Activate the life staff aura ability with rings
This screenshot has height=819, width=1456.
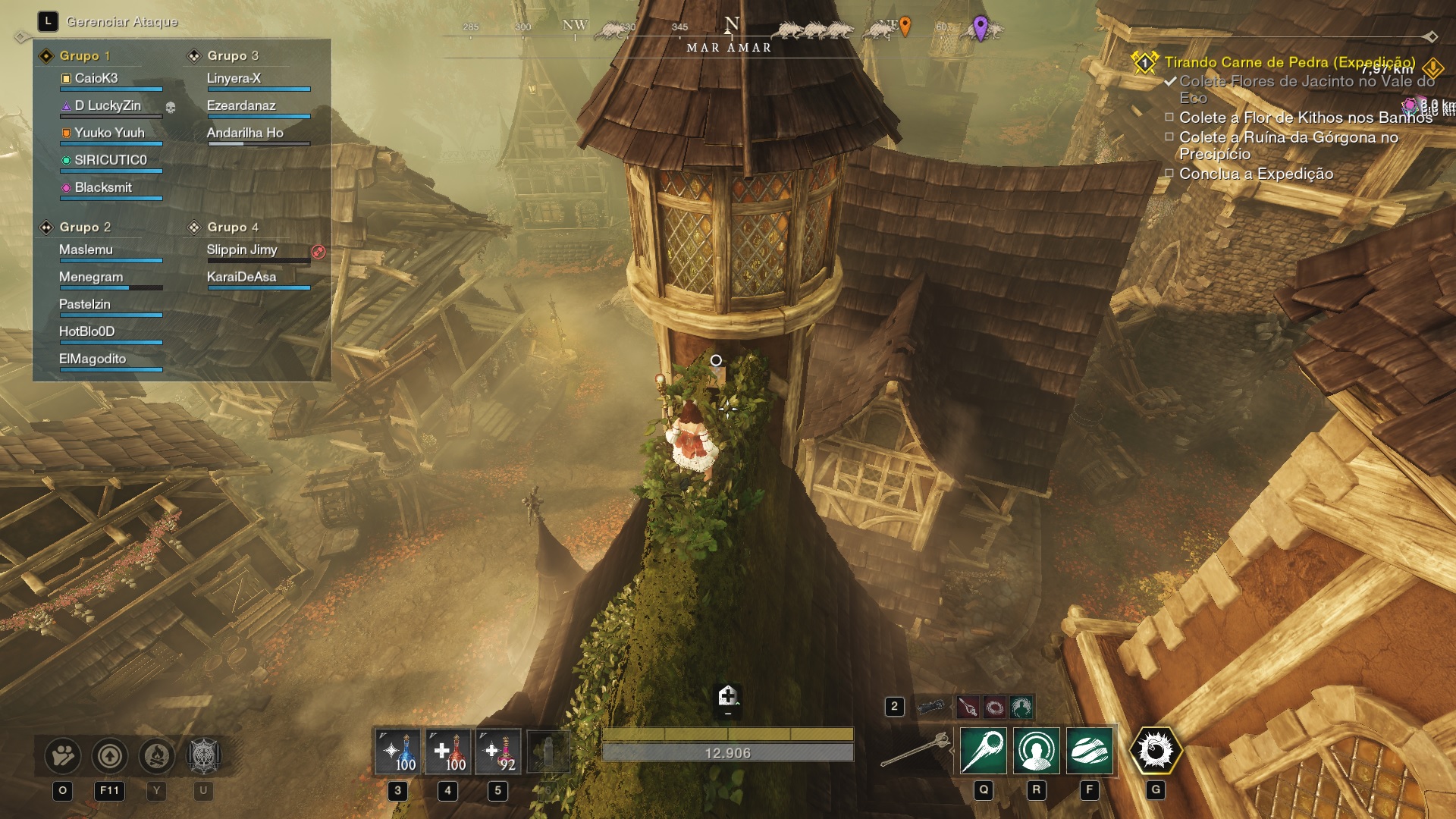pyautogui.click(x=1037, y=751)
